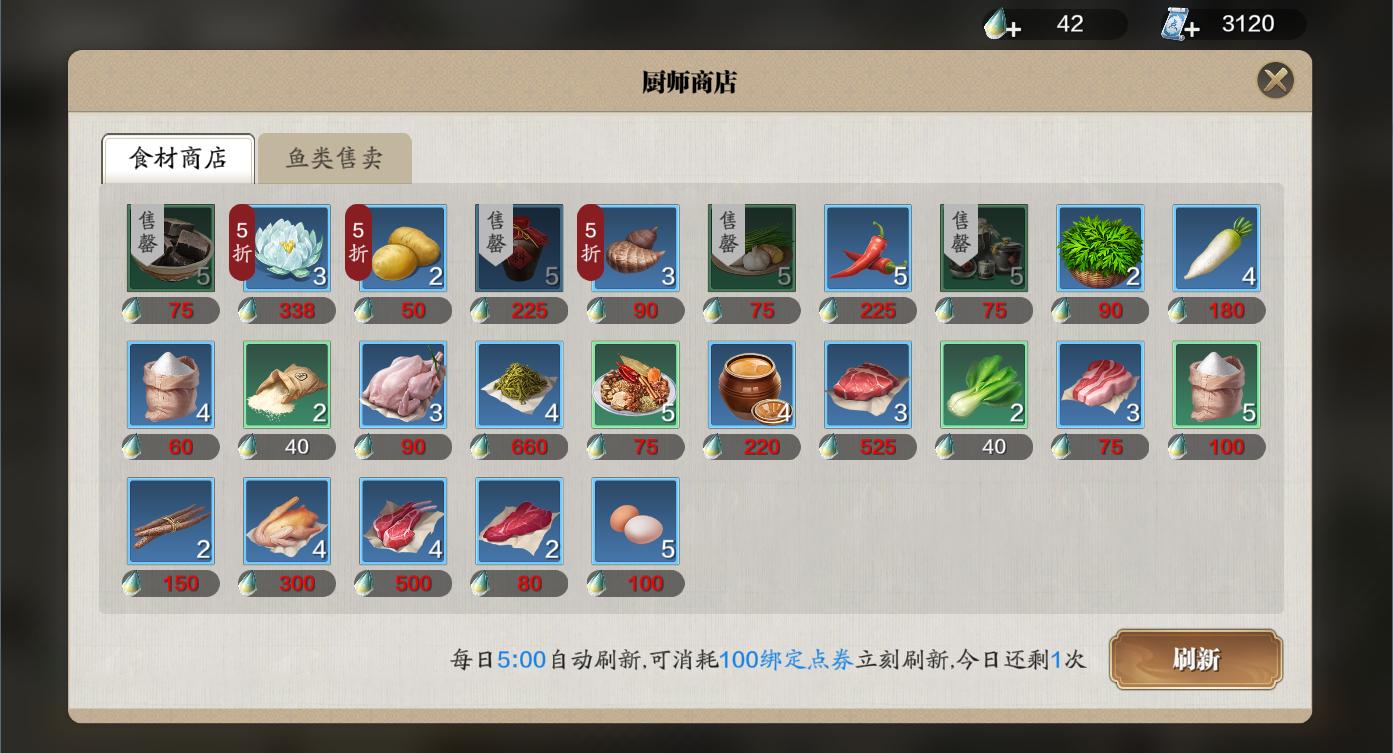Switch to the 鱼类售卖 tab
This screenshot has height=753, width=1393.
click(334, 158)
